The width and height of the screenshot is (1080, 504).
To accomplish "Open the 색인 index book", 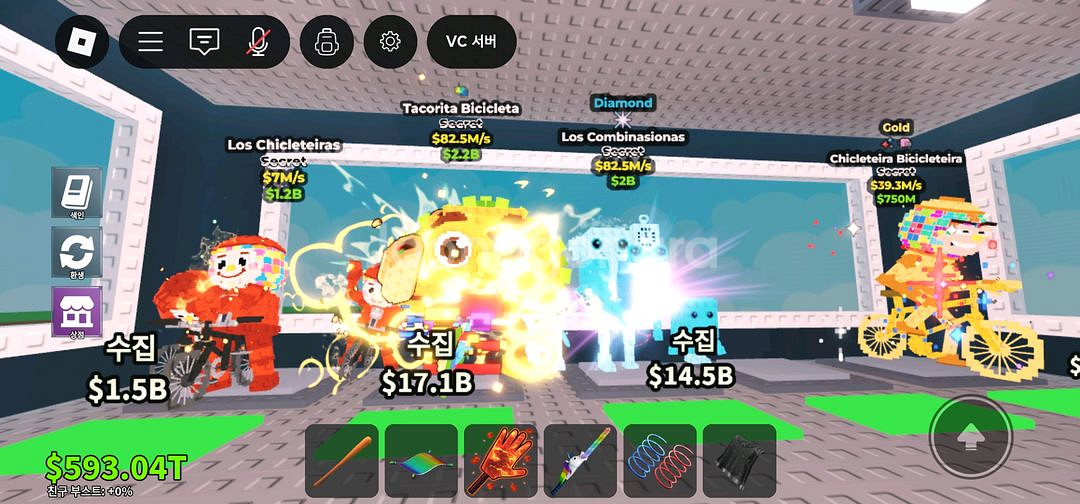I will [76, 192].
